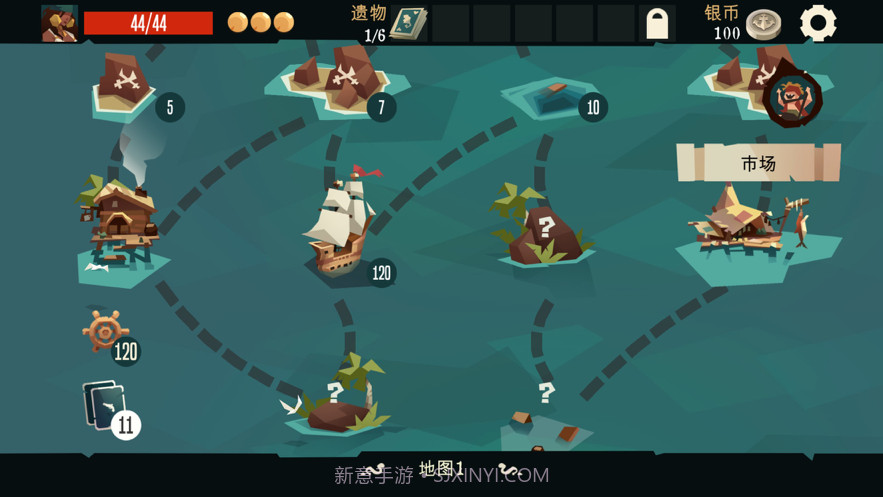883x497 pixels.
Task: View the deck of 11 cards
Action: click(x=105, y=408)
